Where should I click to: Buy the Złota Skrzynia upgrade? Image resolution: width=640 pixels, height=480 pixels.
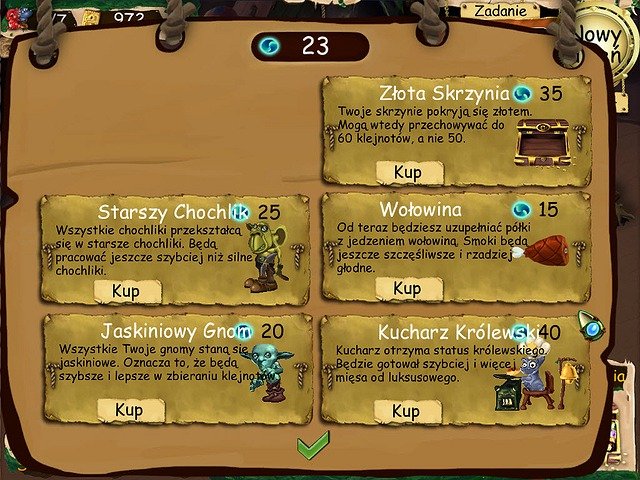[x=407, y=171]
